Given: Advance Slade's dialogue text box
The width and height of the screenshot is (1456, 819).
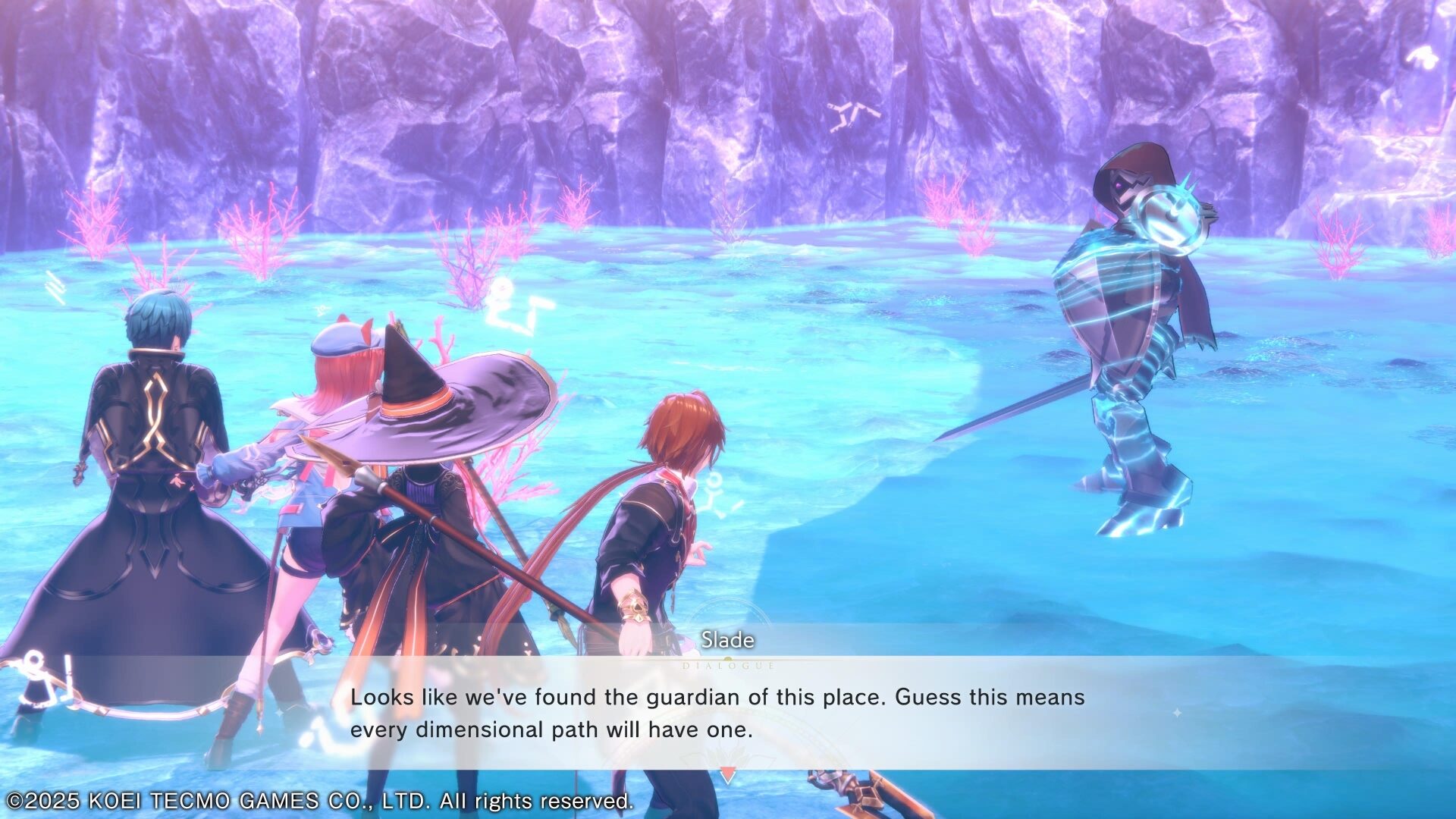Looking at the screenshot, I should coord(717,713).
